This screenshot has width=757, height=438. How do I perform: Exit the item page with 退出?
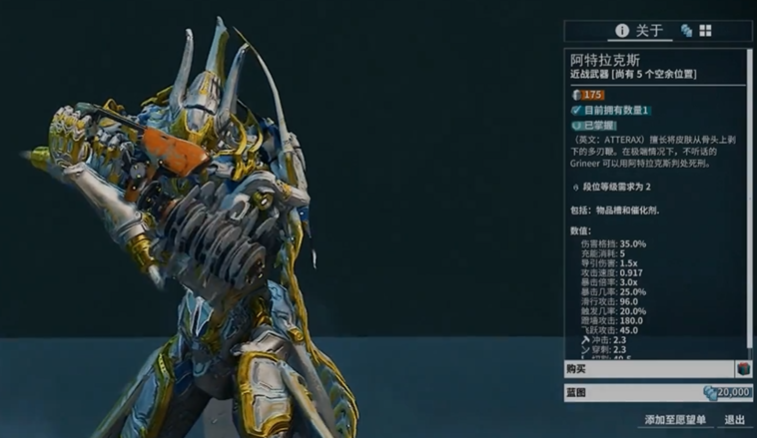coord(735,420)
